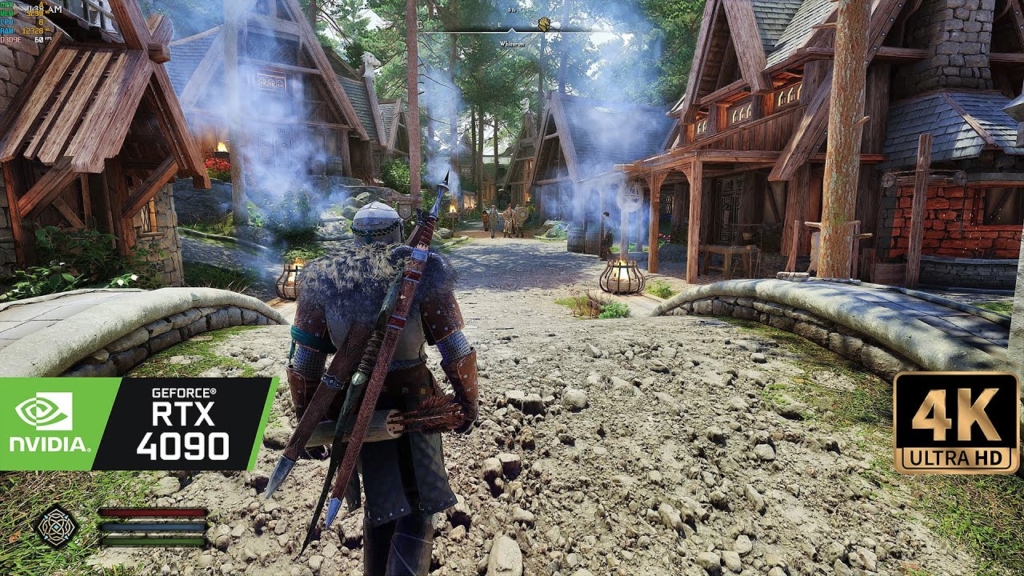Select the Celtic knot emblem icon
Image resolution: width=1024 pixels, height=576 pixels.
pos(57,525)
